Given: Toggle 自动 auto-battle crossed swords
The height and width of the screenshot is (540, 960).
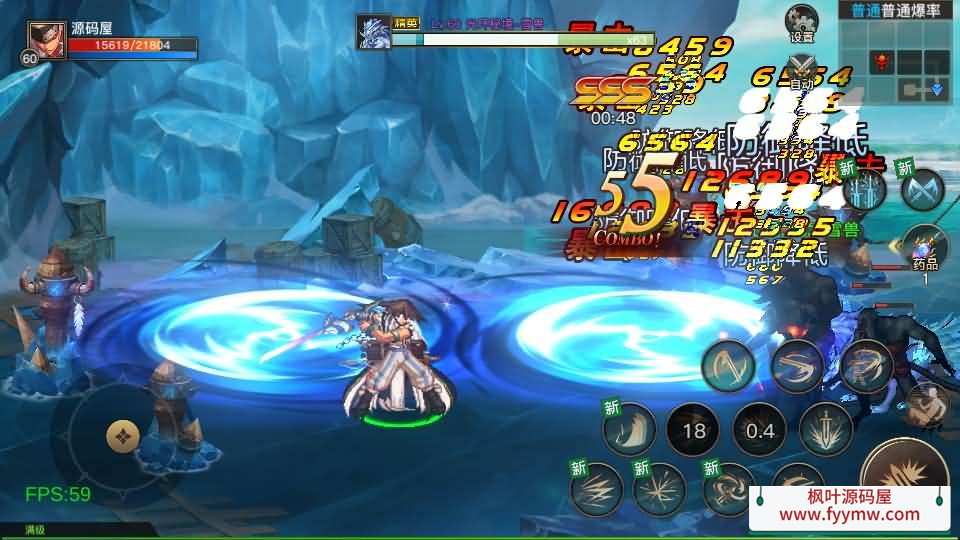Looking at the screenshot, I should coord(801,68).
